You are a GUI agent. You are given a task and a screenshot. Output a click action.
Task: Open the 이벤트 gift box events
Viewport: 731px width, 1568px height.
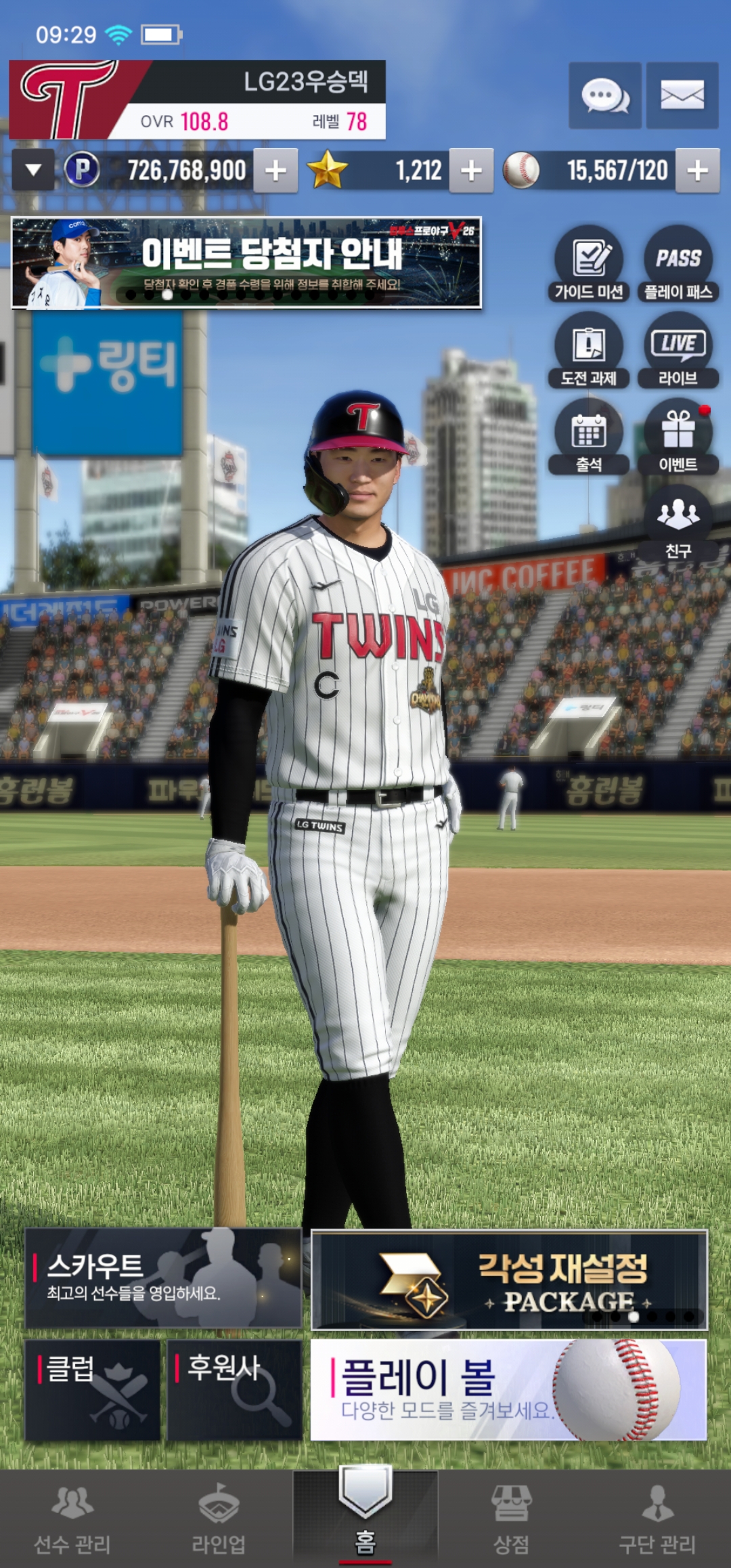[678, 437]
